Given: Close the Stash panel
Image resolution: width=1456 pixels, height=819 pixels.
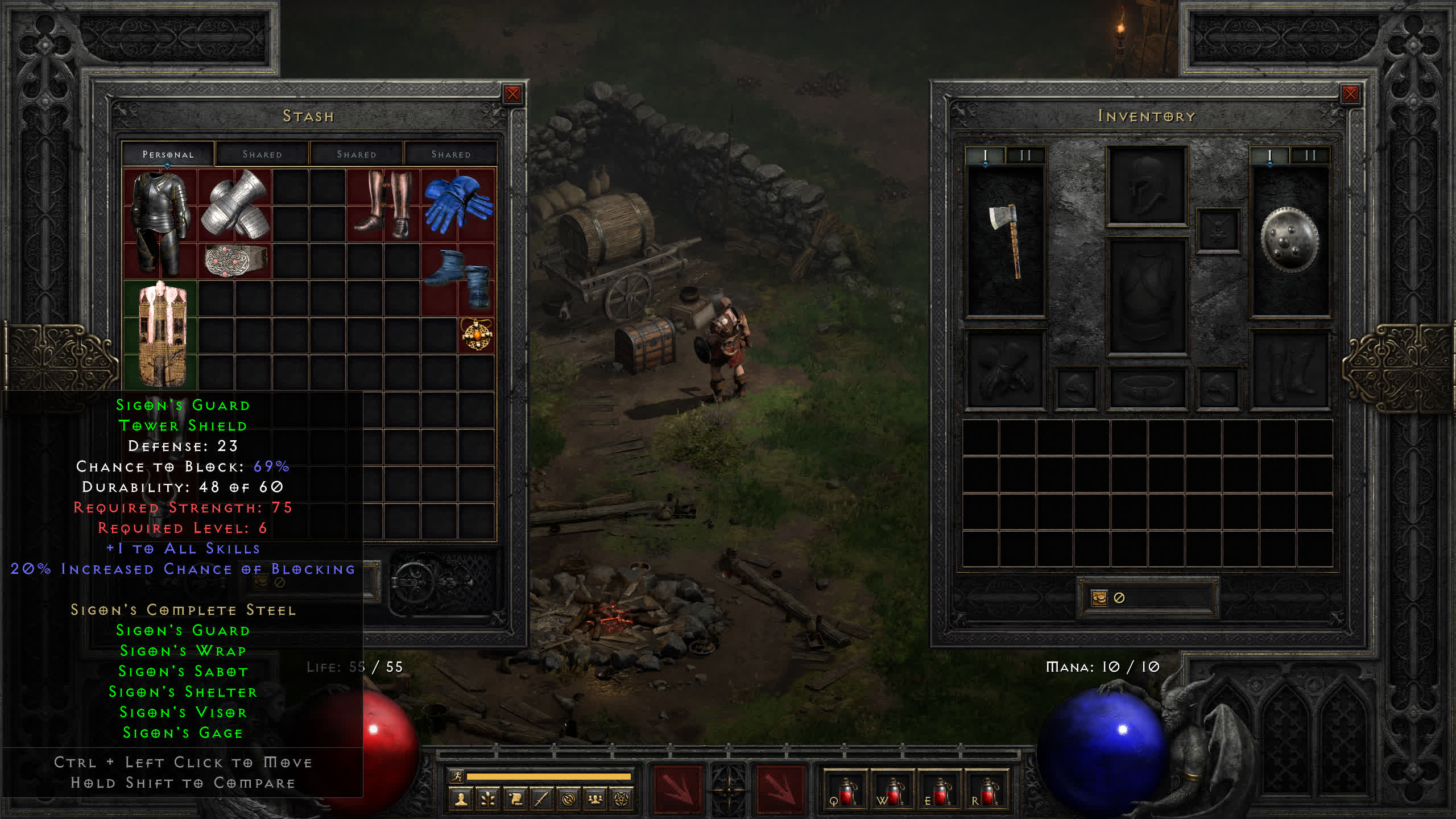Looking at the screenshot, I should 512,94.
